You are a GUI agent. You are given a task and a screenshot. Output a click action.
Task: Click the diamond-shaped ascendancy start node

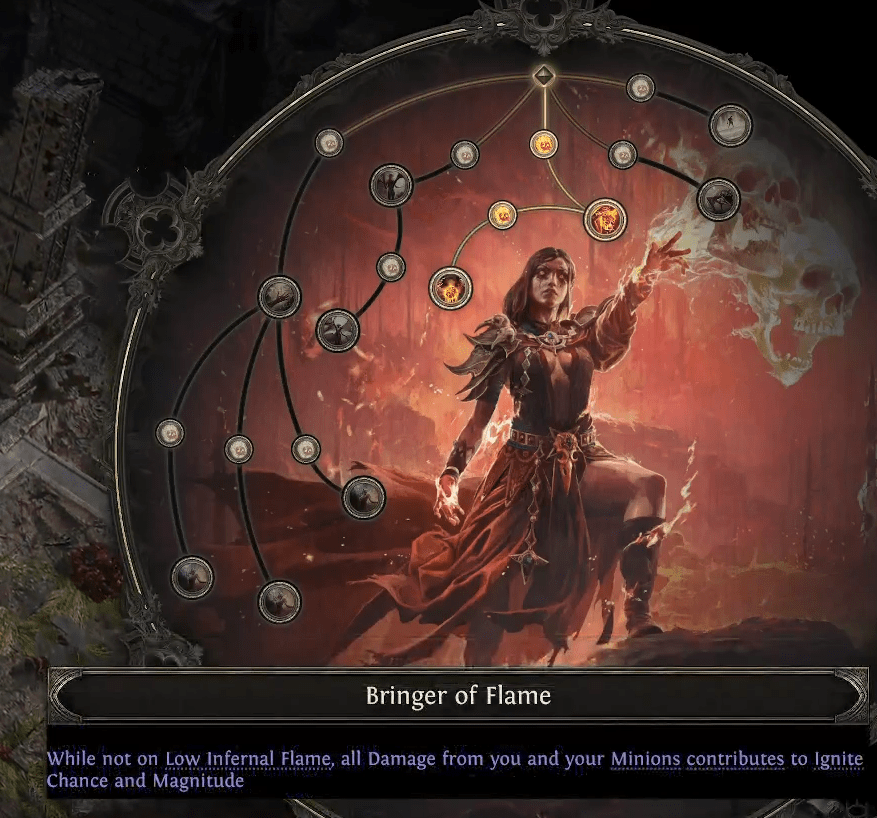point(542,75)
